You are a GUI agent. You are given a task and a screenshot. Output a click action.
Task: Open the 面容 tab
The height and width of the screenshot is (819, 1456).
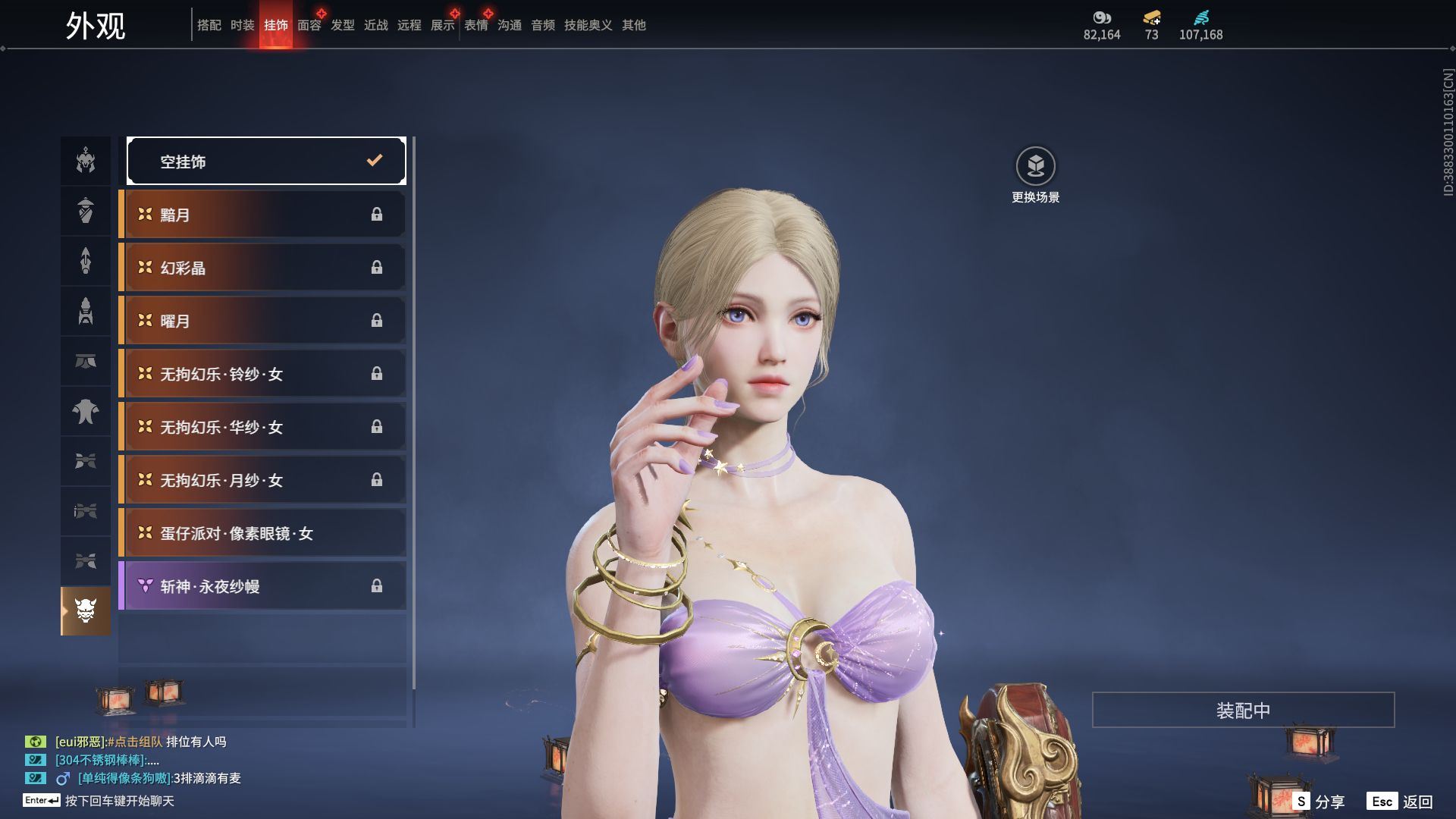coord(309,25)
